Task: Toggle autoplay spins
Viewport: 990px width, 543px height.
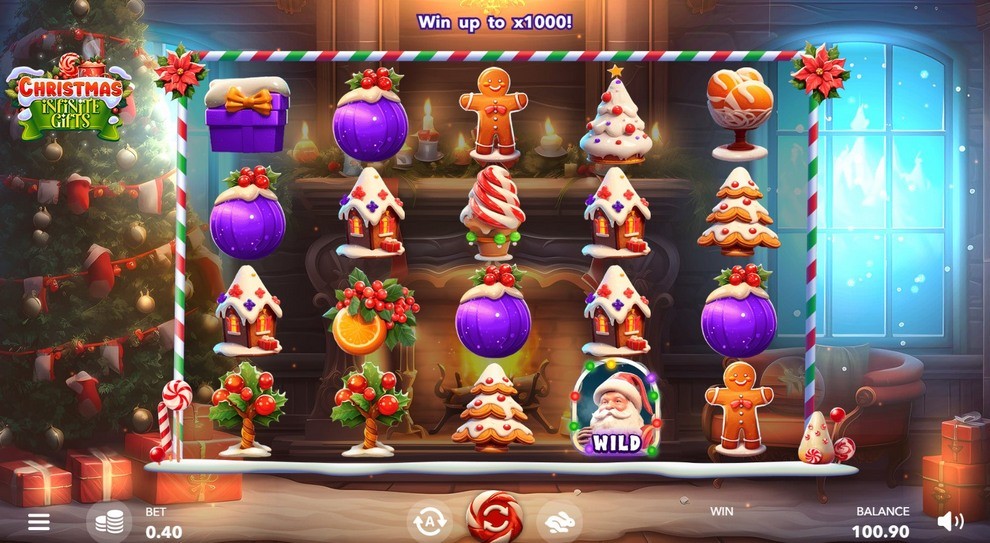Action: pyautogui.click(x=428, y=520)
